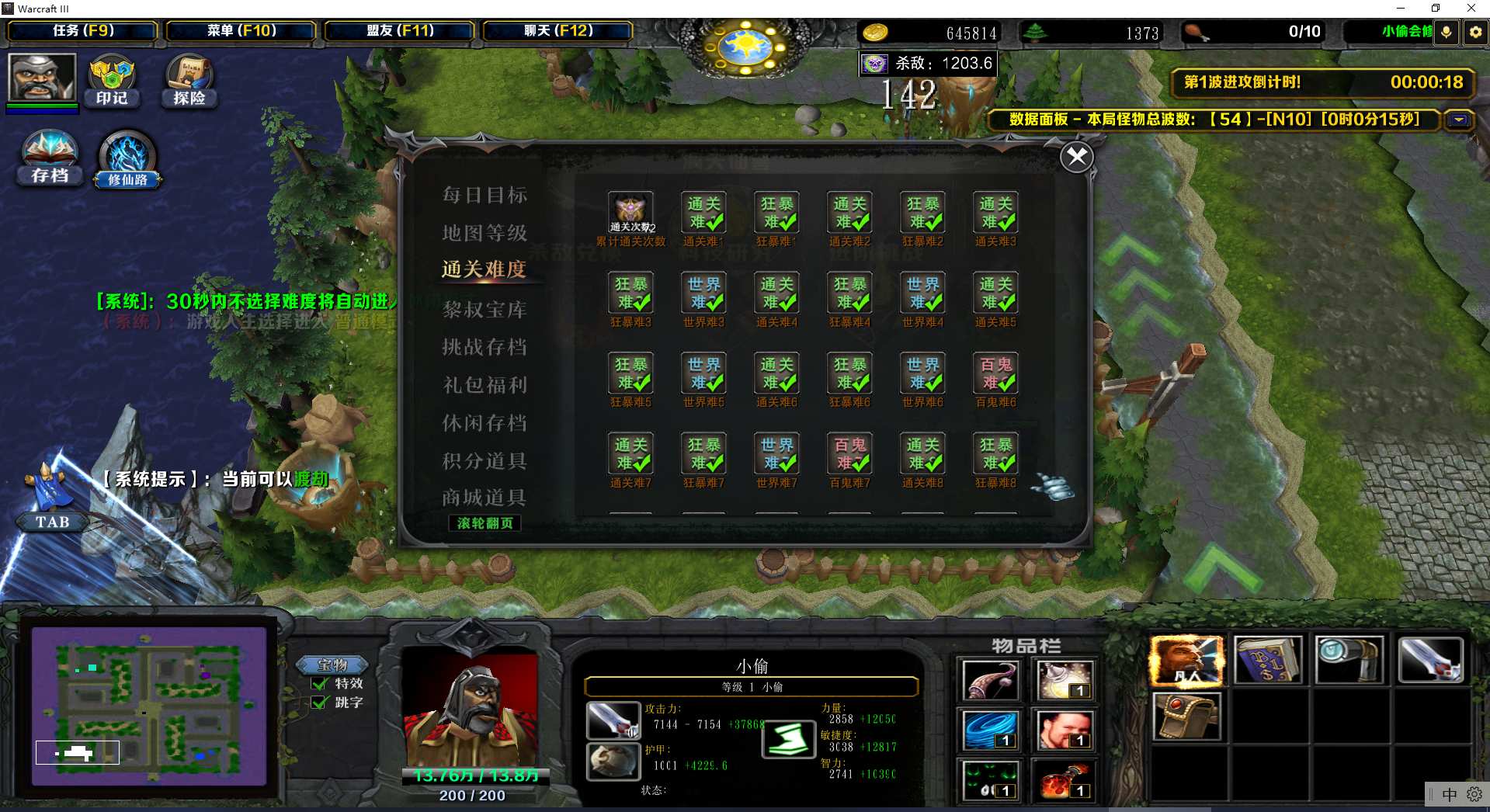
Task: Open the 盟友 (F11) allies menu
Action: click(x=400, y=31)
